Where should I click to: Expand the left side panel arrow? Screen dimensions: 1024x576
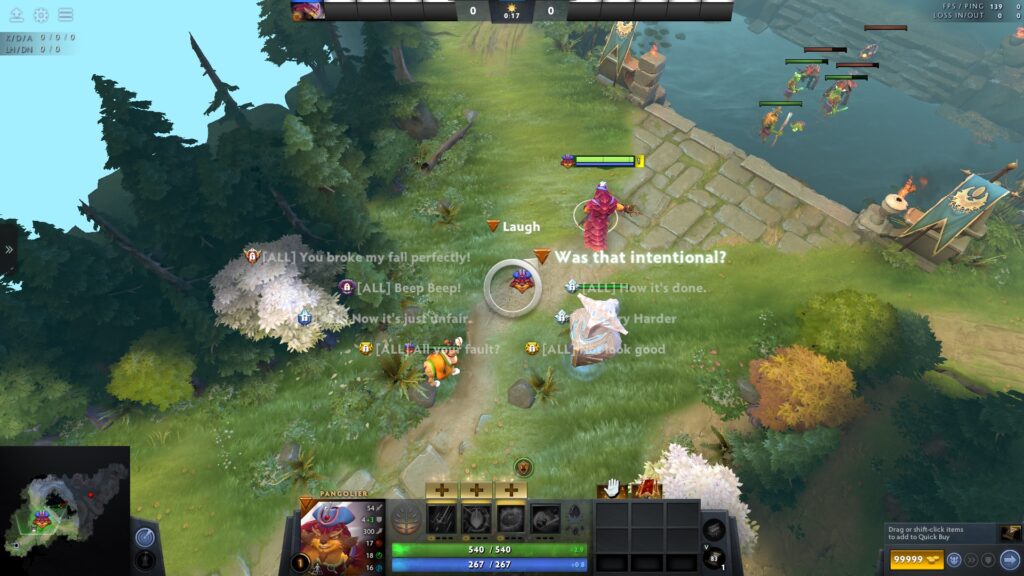[9, 249]
